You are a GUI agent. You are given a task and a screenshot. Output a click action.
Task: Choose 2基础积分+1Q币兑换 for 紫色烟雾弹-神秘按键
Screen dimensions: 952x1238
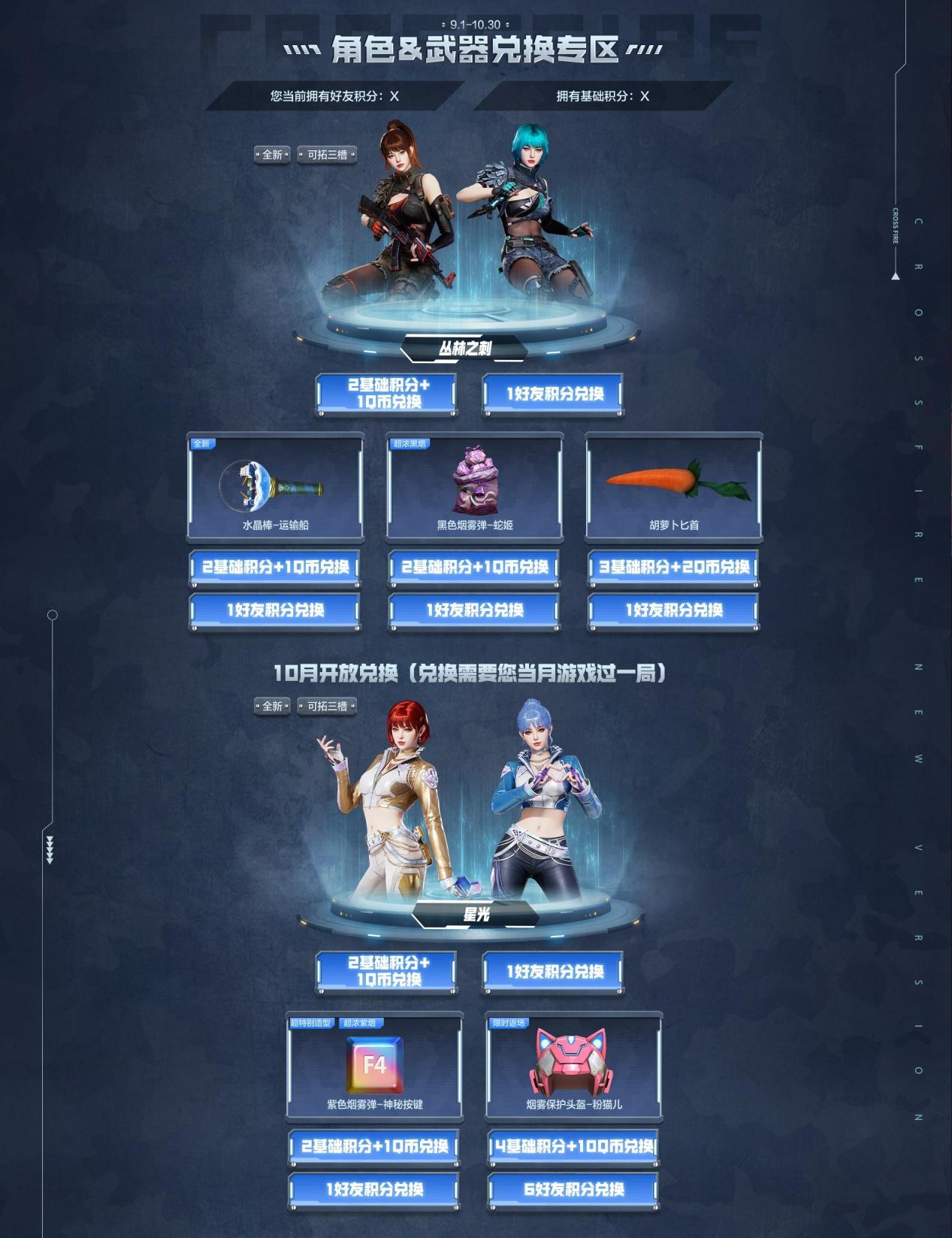click(x=374, y=1146)
